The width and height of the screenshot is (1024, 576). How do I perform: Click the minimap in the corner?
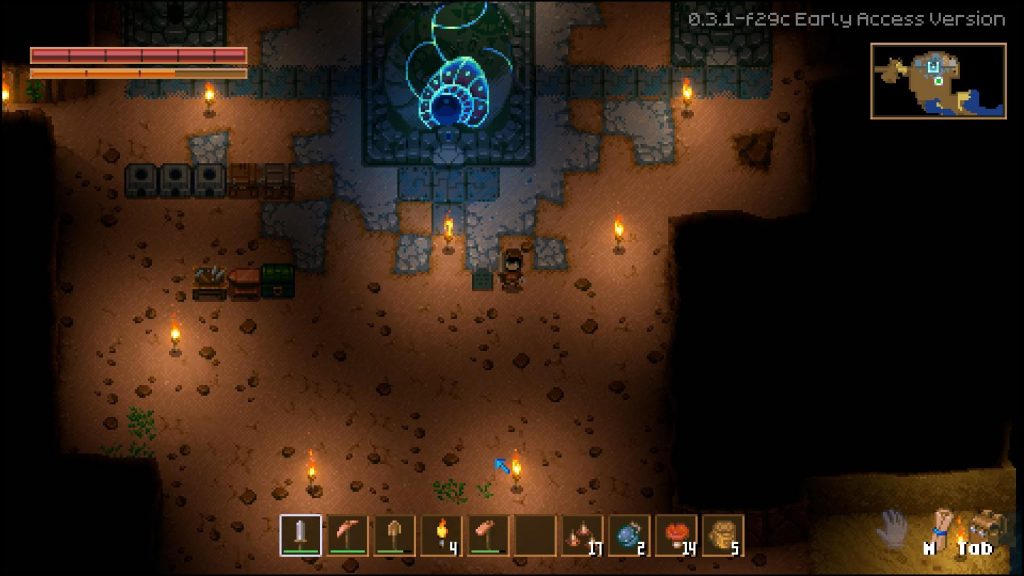[x=937, y=81]
